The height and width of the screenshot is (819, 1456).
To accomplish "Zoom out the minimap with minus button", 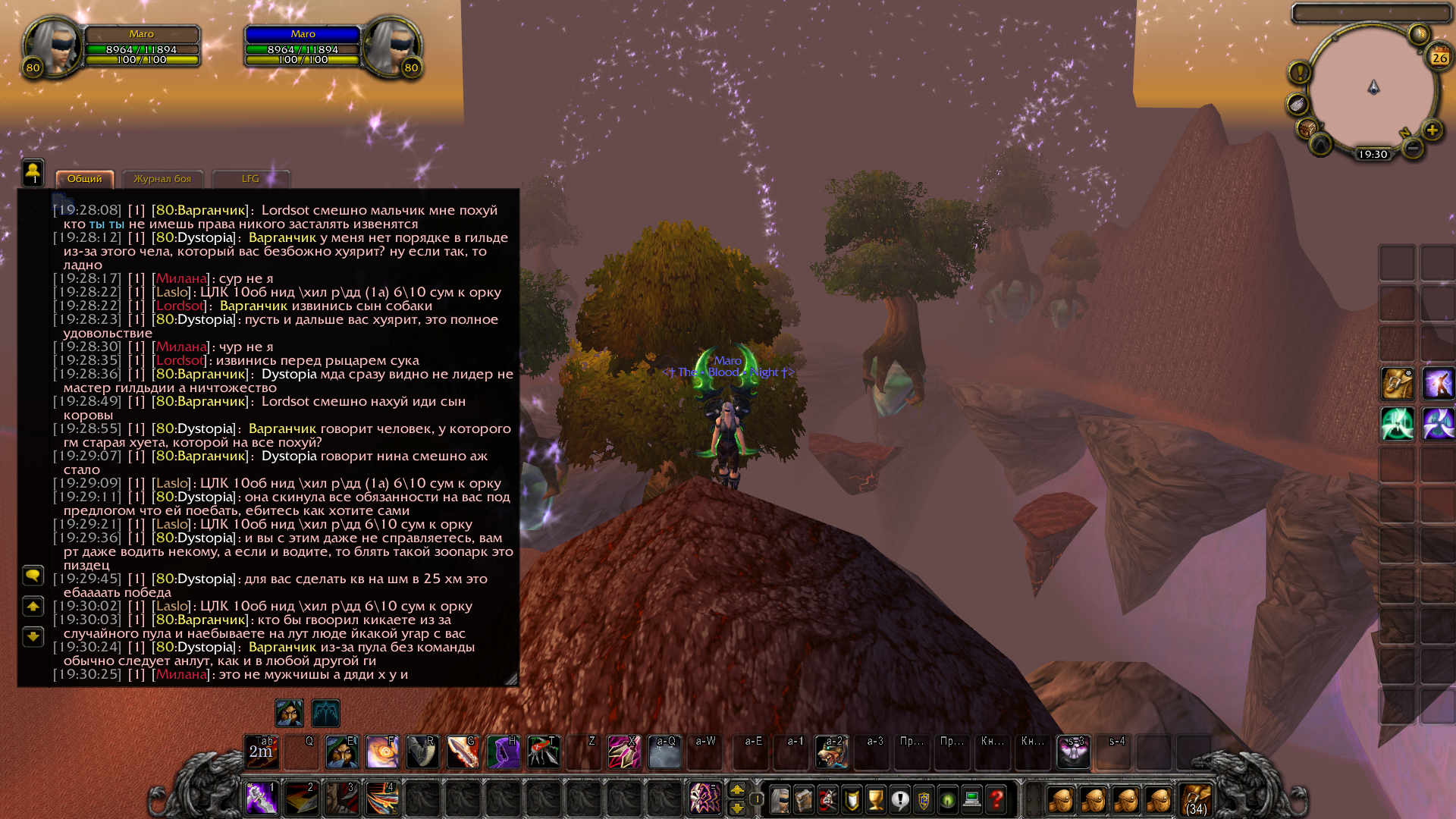I will [1412, 149].
